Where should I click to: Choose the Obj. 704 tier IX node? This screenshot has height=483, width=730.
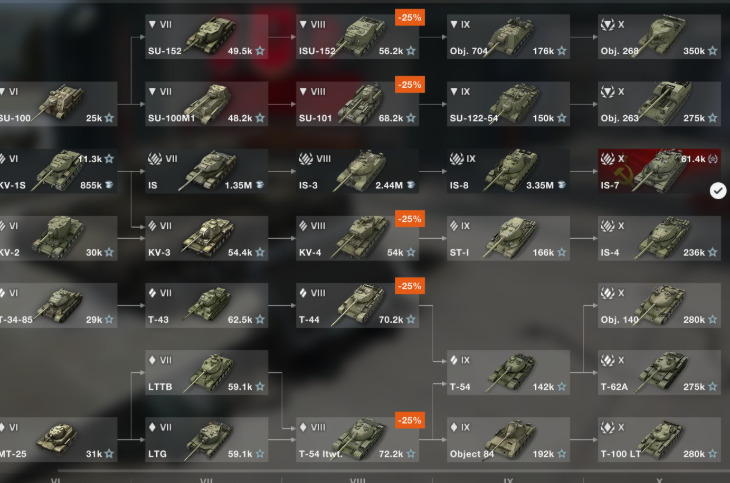509,36
